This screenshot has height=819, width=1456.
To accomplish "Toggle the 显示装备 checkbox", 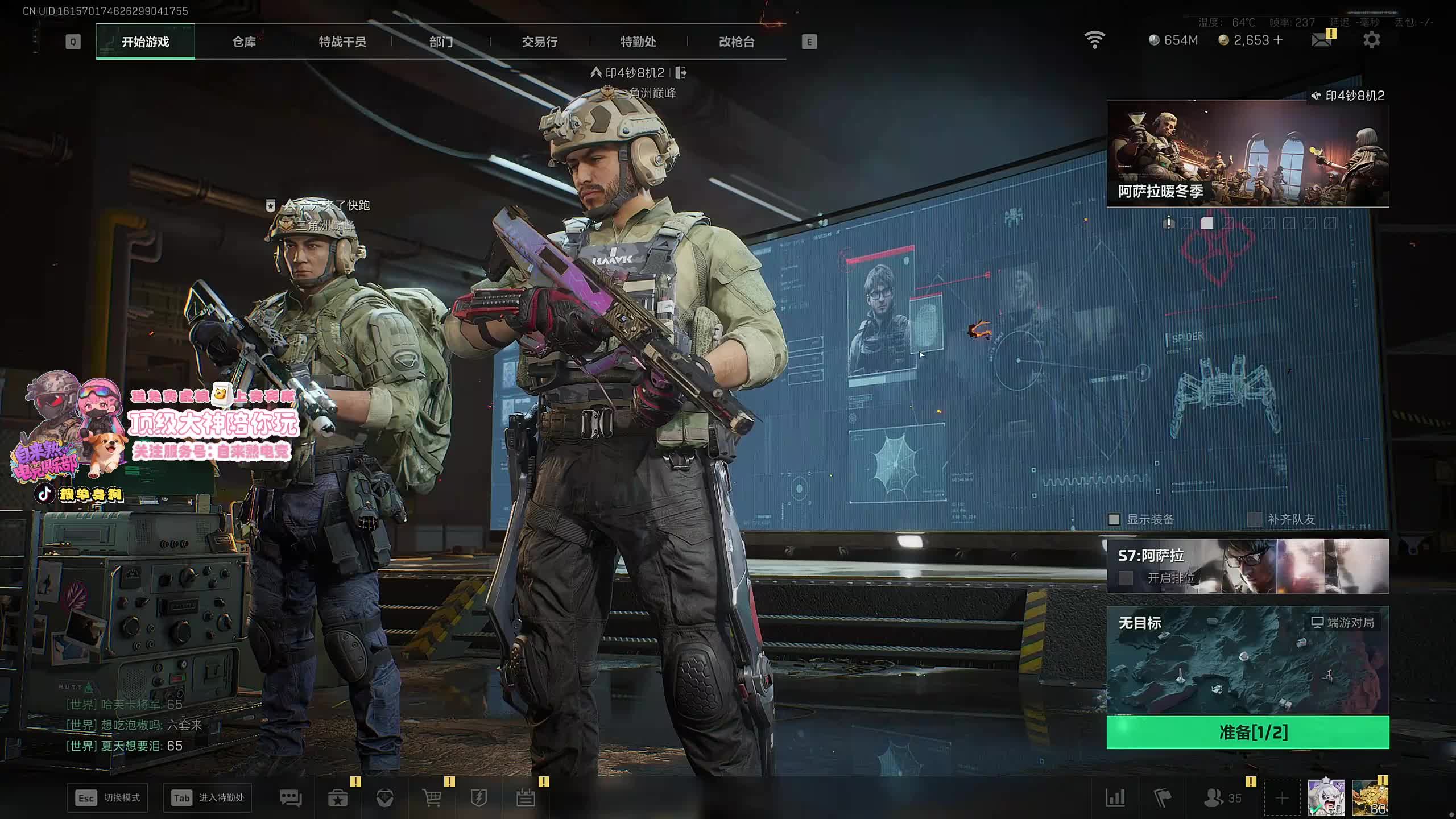I will 1114,519.
